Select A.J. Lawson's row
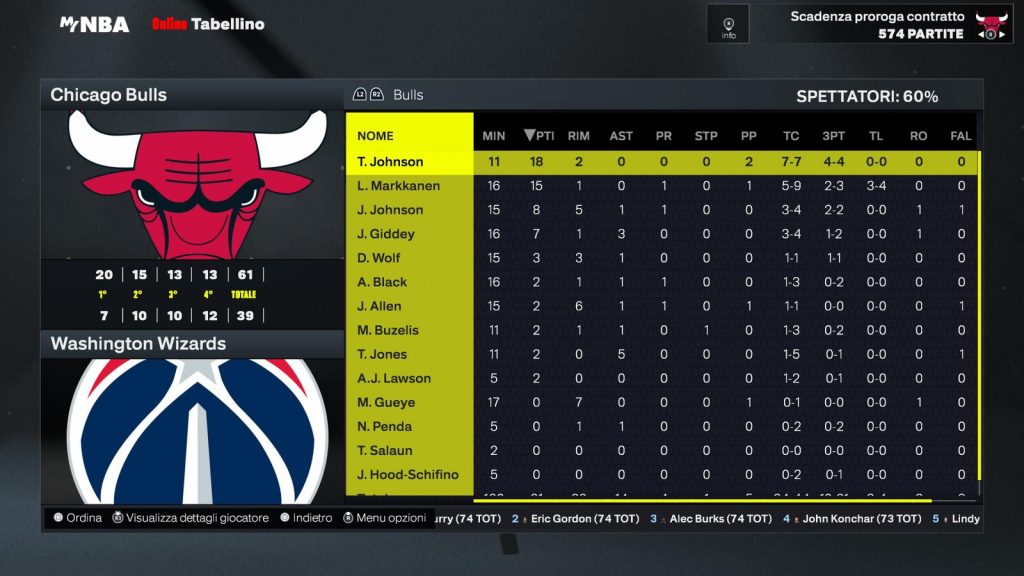 (394, 378)
